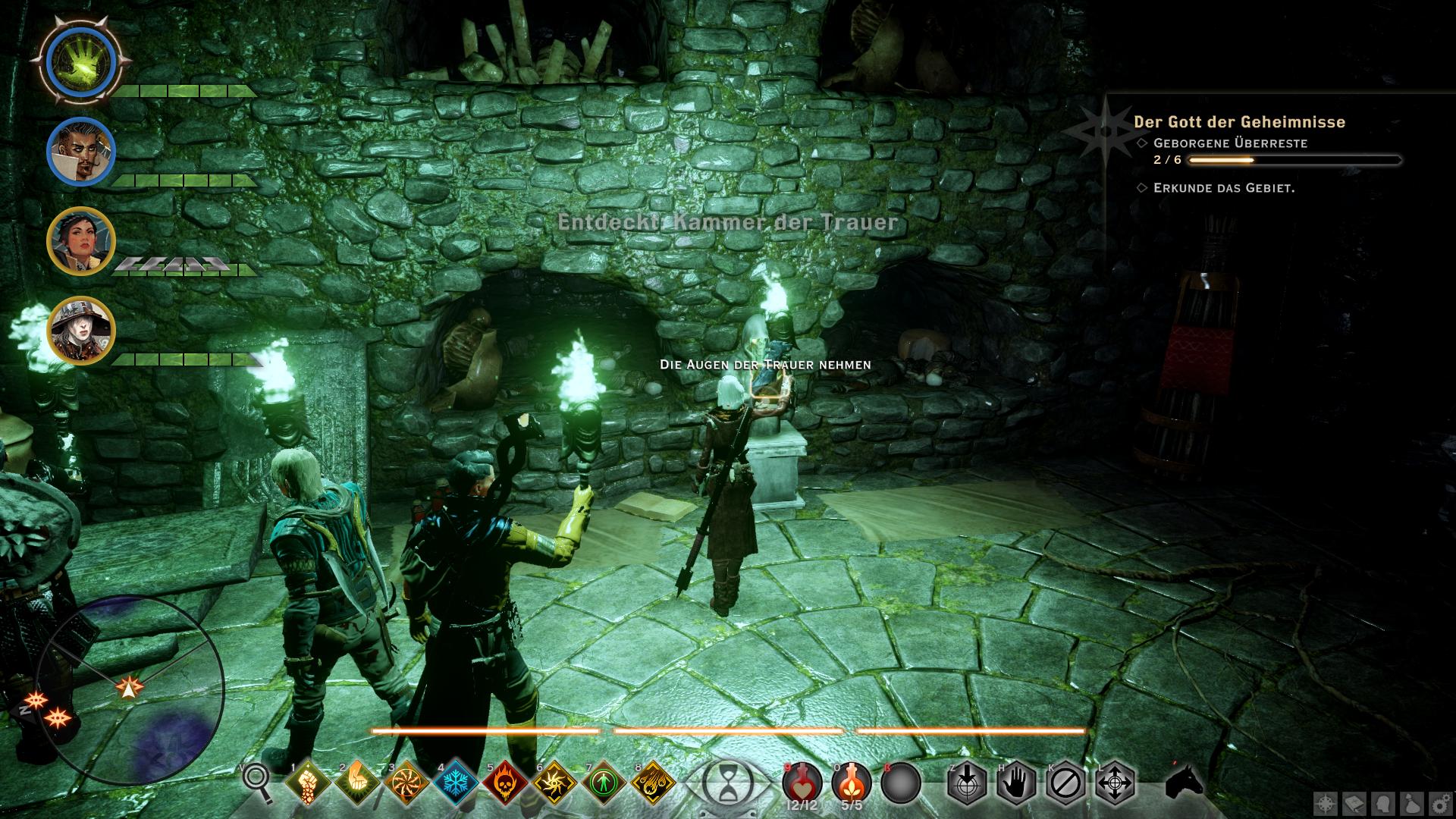The image size is (1456, 819).
Task: Use the stone fist ability
Action: tap(306, 783)
